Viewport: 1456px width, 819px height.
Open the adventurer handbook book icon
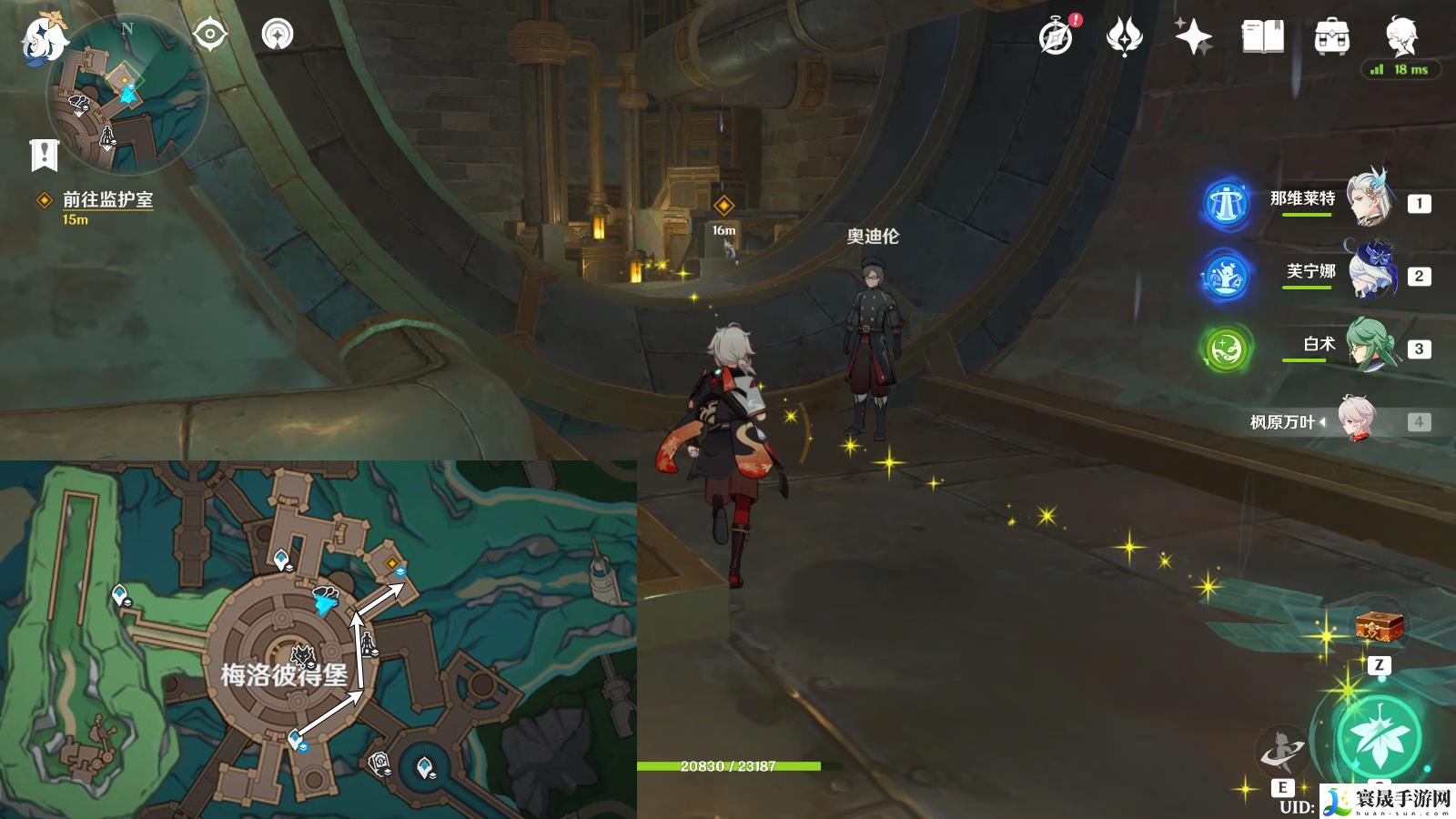(1262, 37)
